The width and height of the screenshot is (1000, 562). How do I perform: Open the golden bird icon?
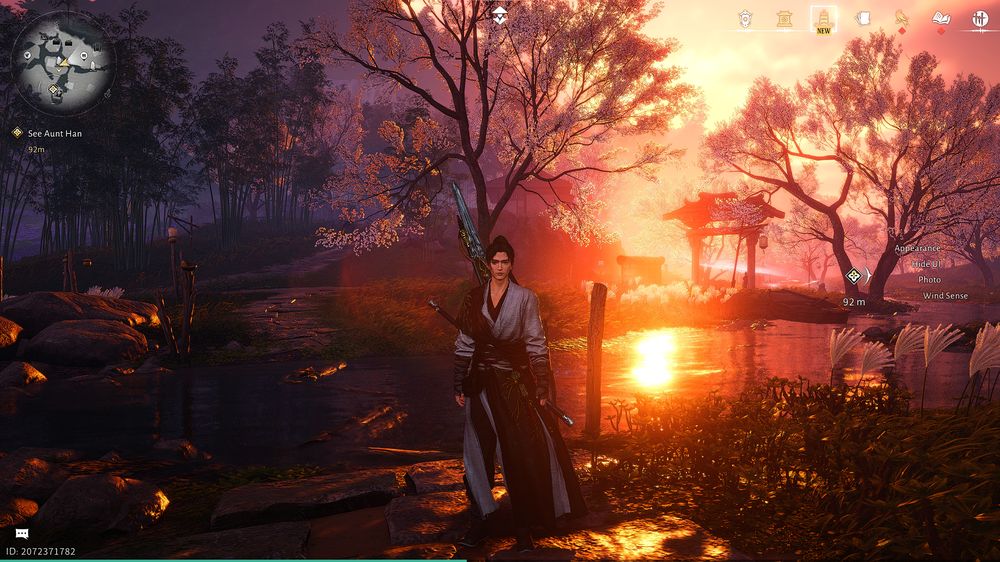pyautogui.click(x=901, y=18)
